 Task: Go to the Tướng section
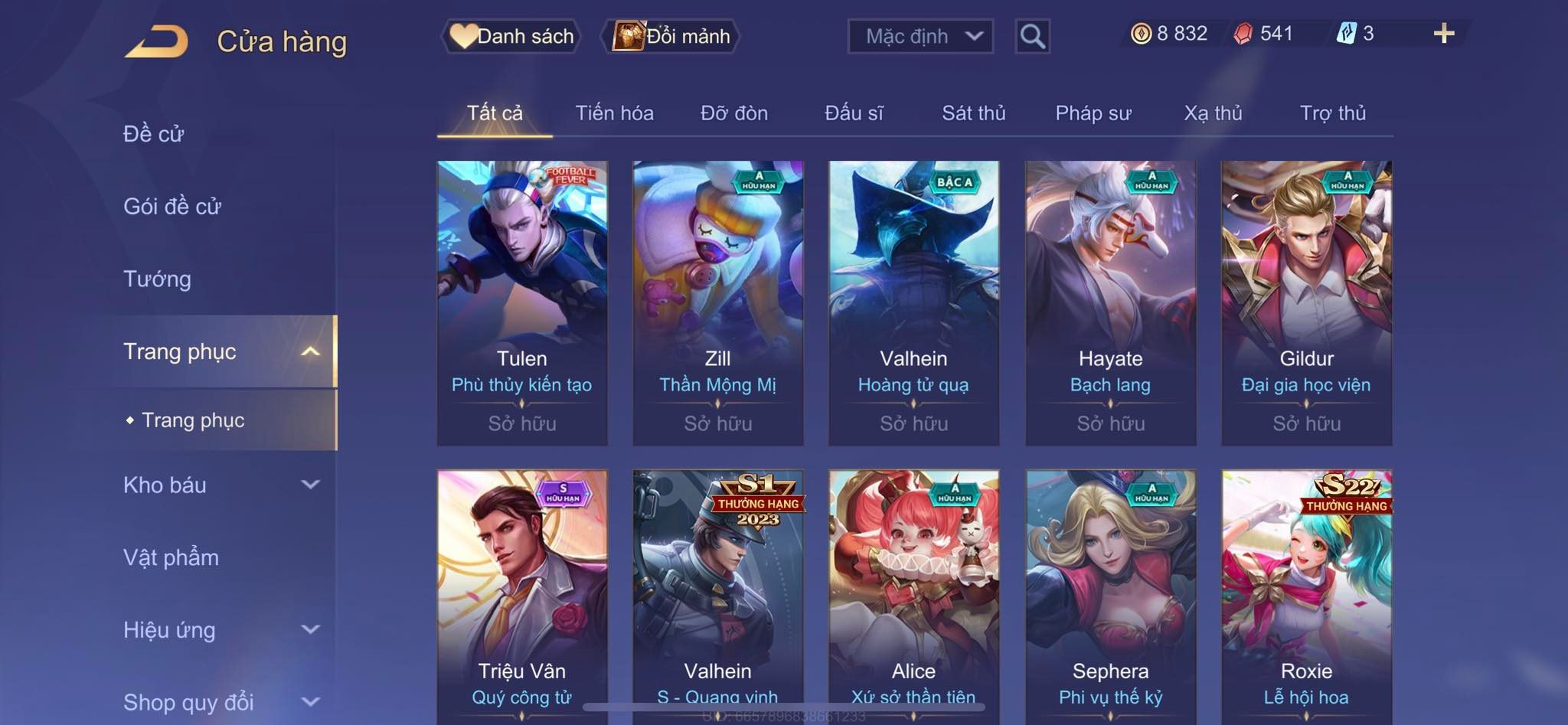tap(157, 279)
